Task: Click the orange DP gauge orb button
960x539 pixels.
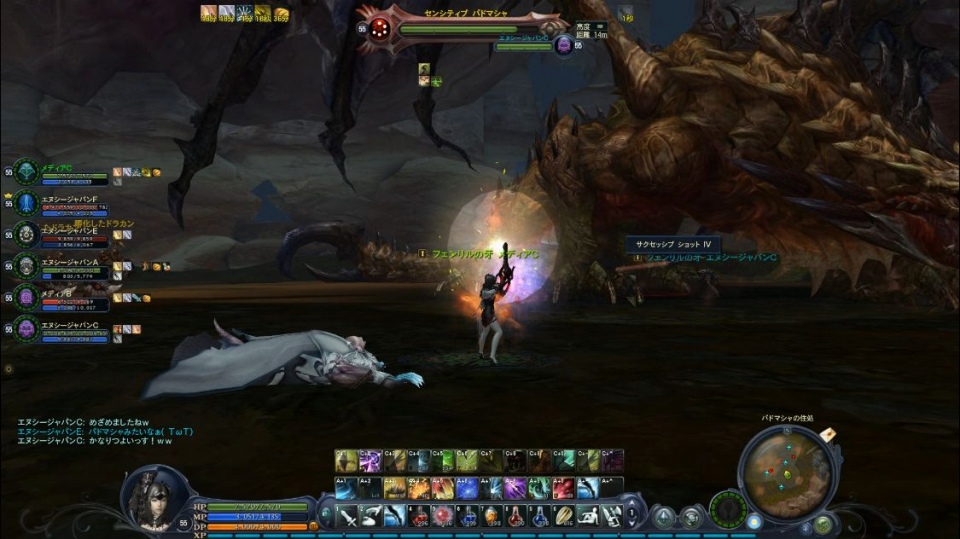Action: click(x=314, y=526)
